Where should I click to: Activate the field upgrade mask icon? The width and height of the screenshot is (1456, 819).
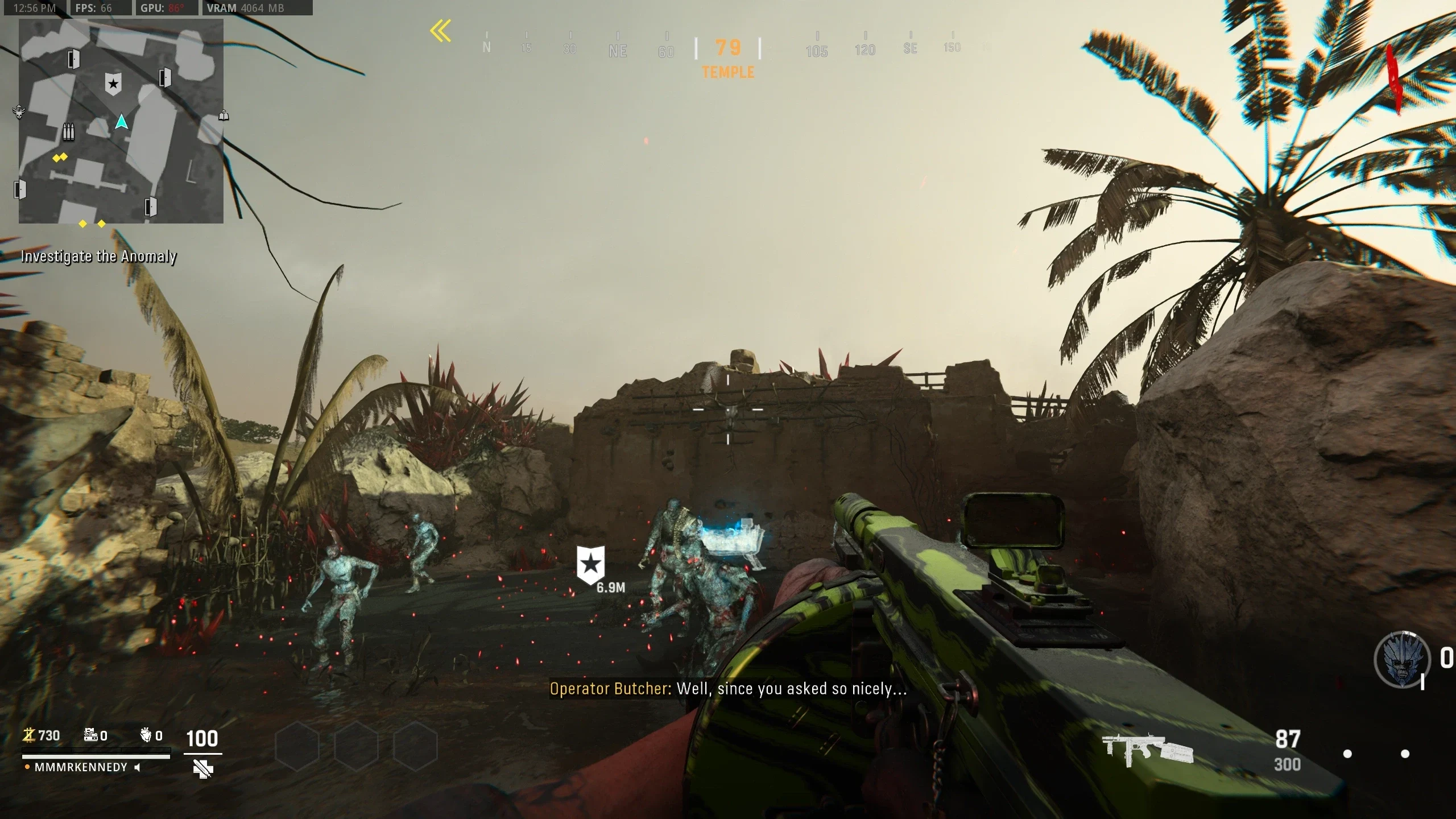[1402, 659]
